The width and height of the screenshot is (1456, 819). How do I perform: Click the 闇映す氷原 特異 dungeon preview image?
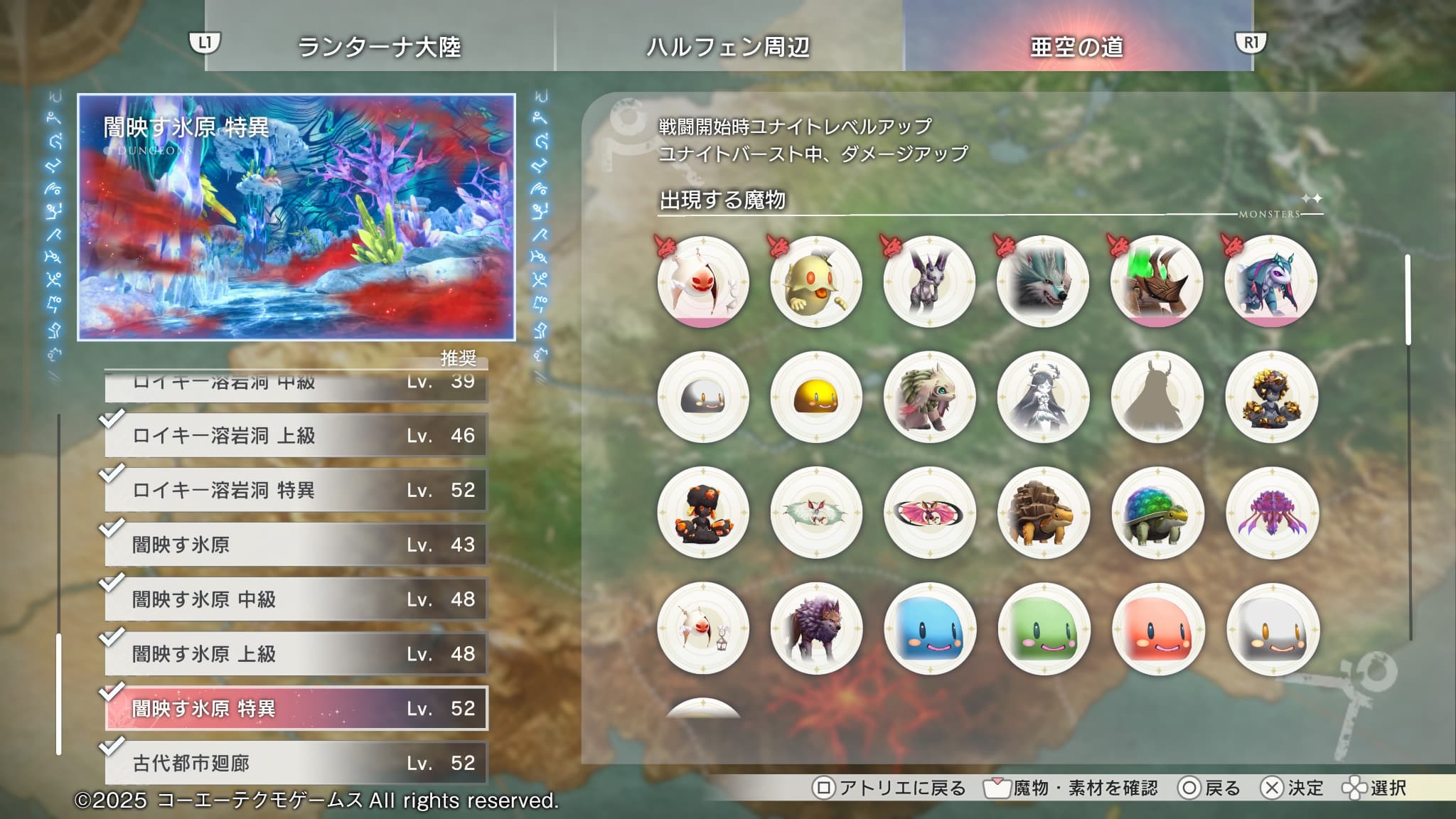296,217
